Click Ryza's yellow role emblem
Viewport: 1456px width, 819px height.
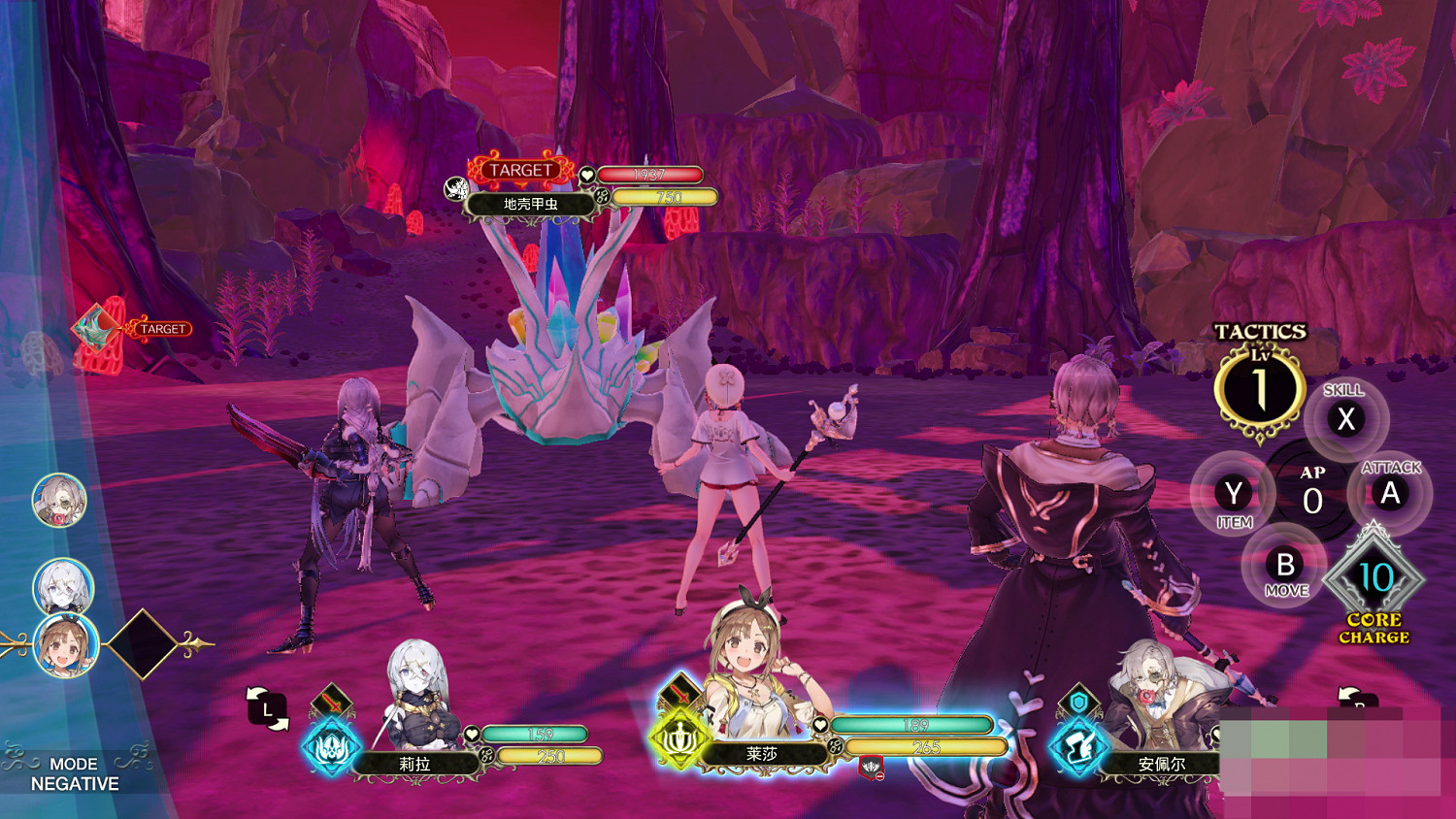pos(679,739)
